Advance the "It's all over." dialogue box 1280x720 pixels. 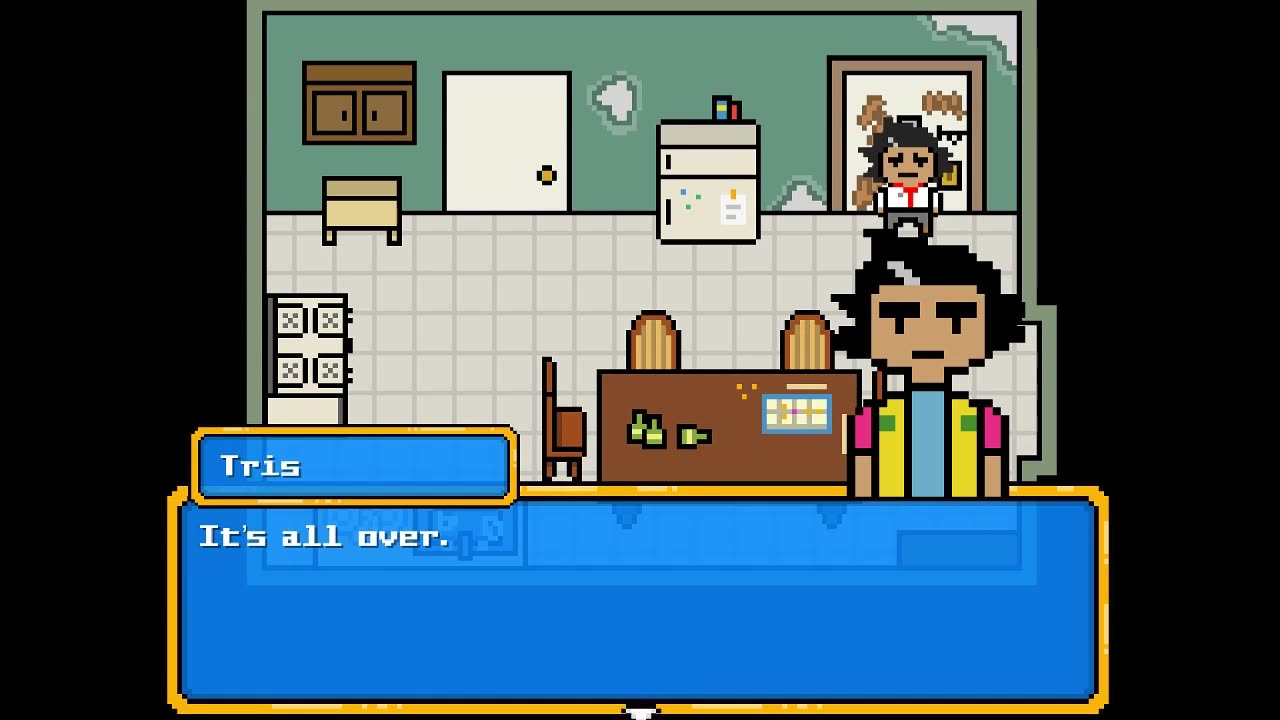(x=638, y=600)
